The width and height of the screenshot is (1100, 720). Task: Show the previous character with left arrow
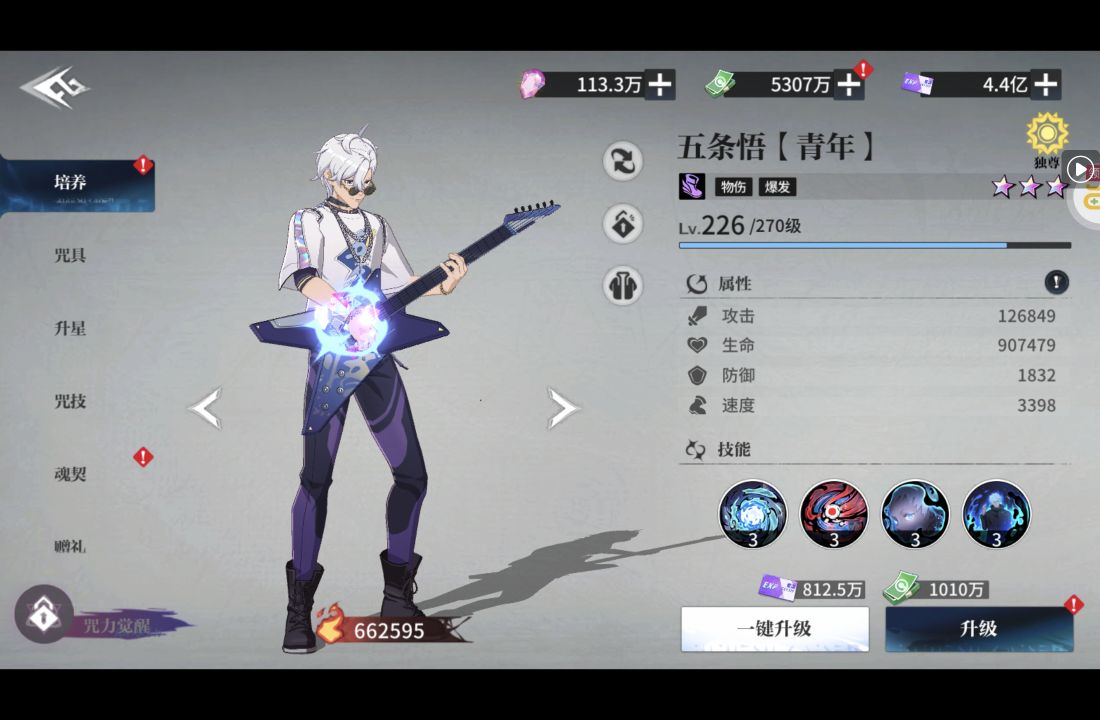[205, 408]
